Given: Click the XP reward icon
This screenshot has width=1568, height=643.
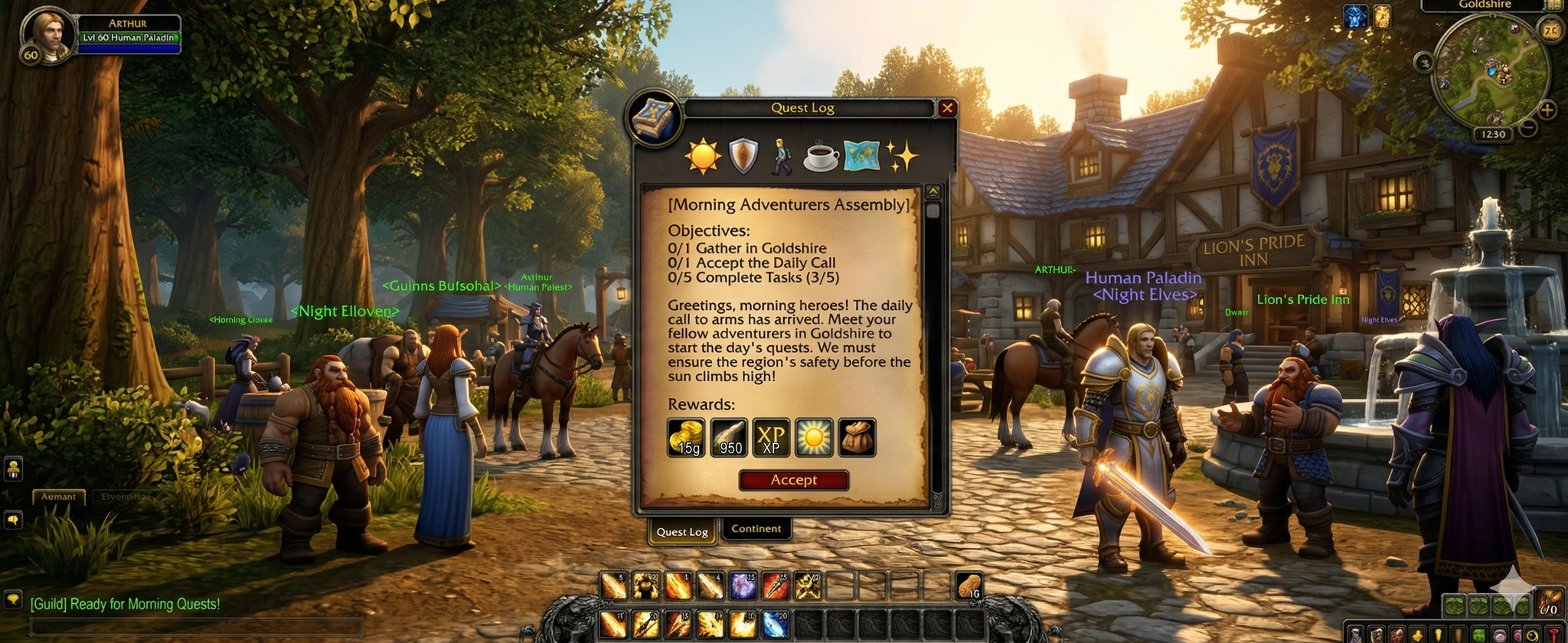Looking at the screenshot, I should tap(771, 438).
